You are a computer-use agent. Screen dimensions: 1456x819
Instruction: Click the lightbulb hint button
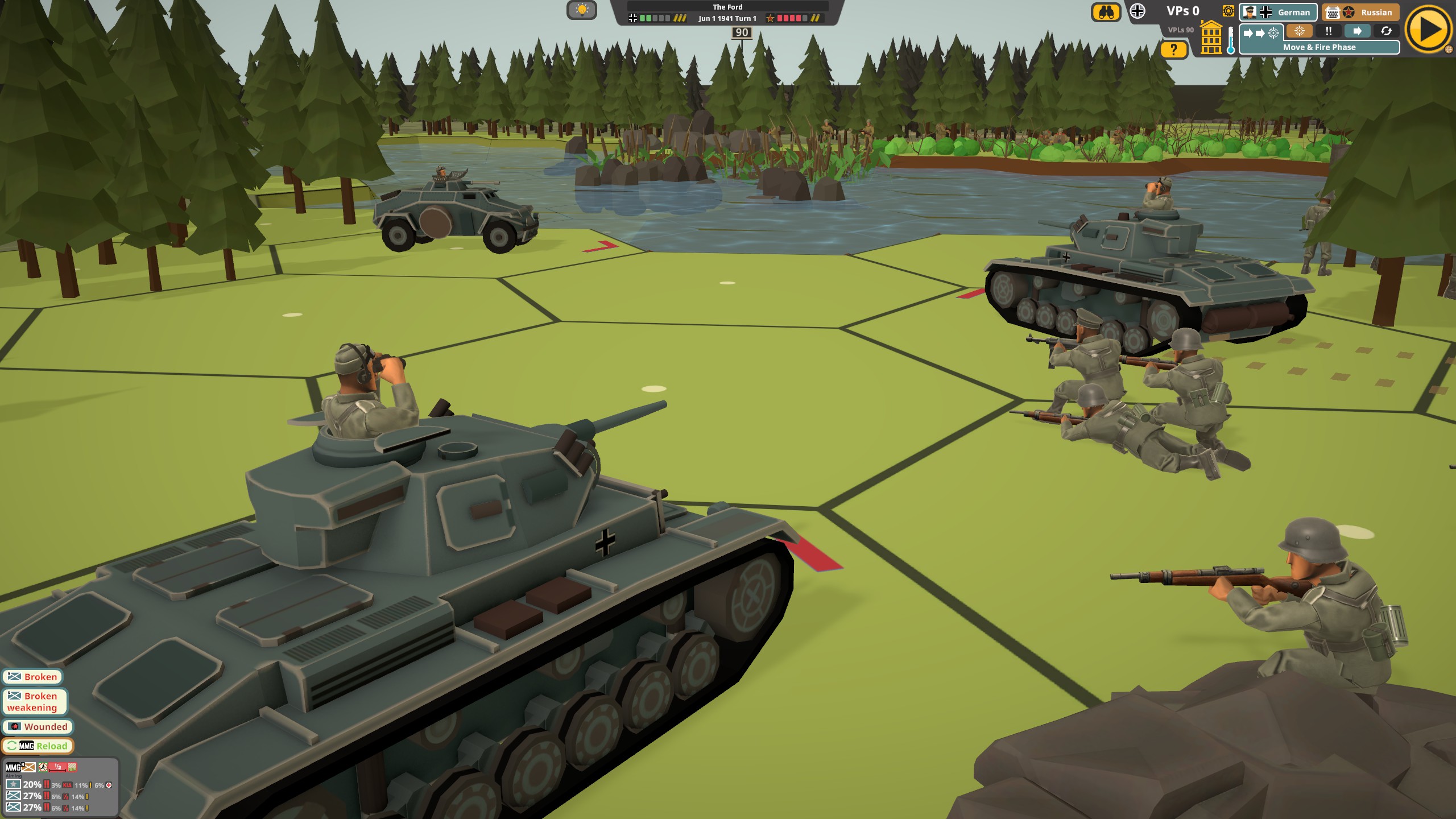(581, 10)
